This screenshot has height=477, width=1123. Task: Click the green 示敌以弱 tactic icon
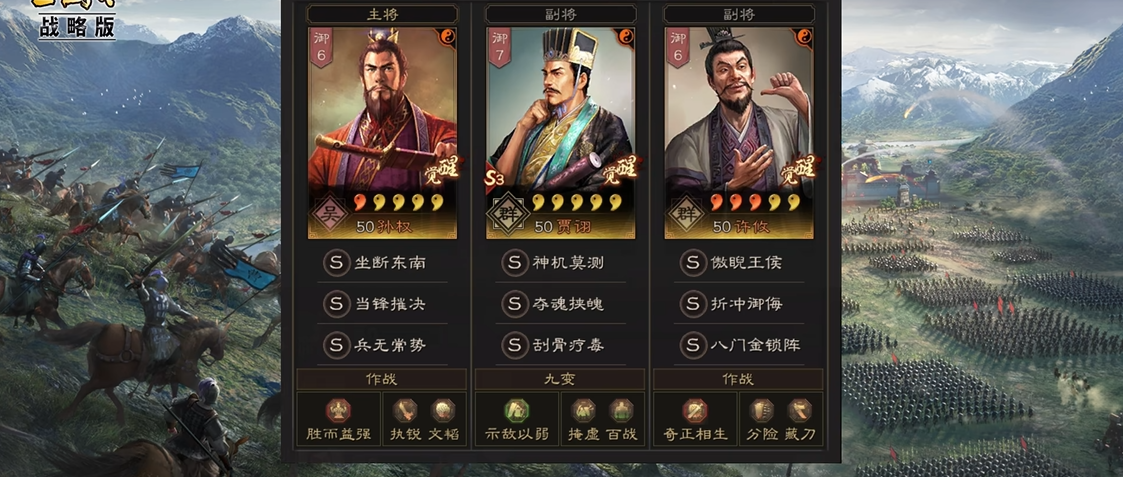pos(516,410)
